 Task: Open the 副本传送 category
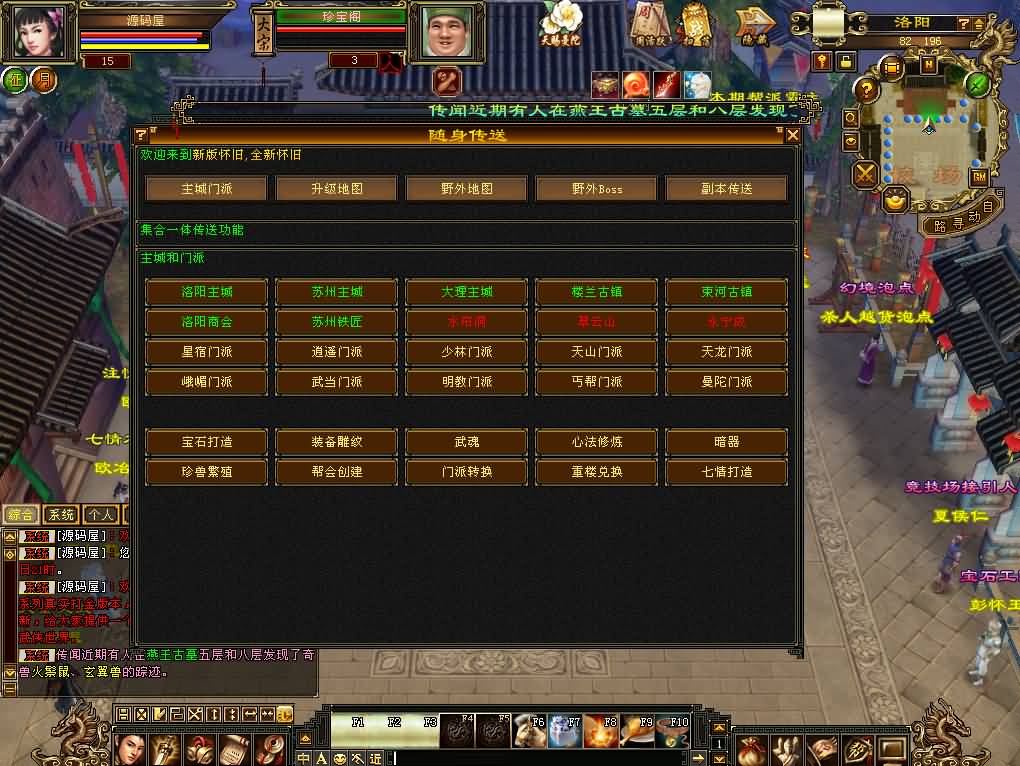click(726, 188)
